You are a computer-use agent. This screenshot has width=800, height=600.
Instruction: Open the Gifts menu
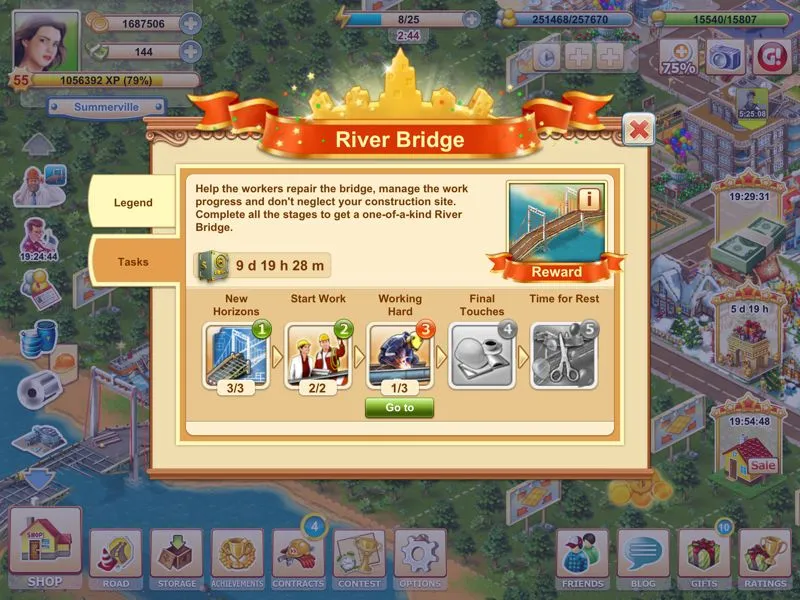(x=704, y=558)
